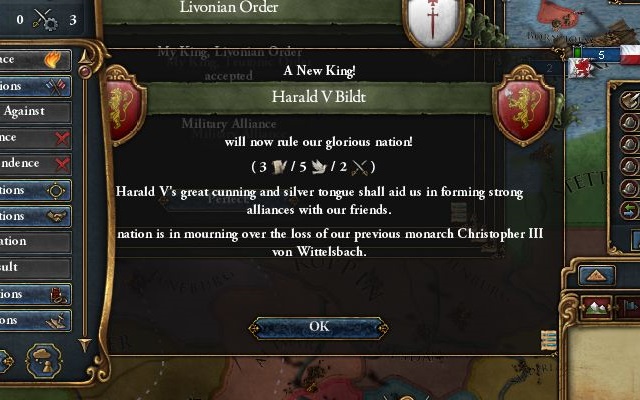Screen dimensions: 640x400
Task: Select the diplomacy option with flame icon
Action: (35, 60)
